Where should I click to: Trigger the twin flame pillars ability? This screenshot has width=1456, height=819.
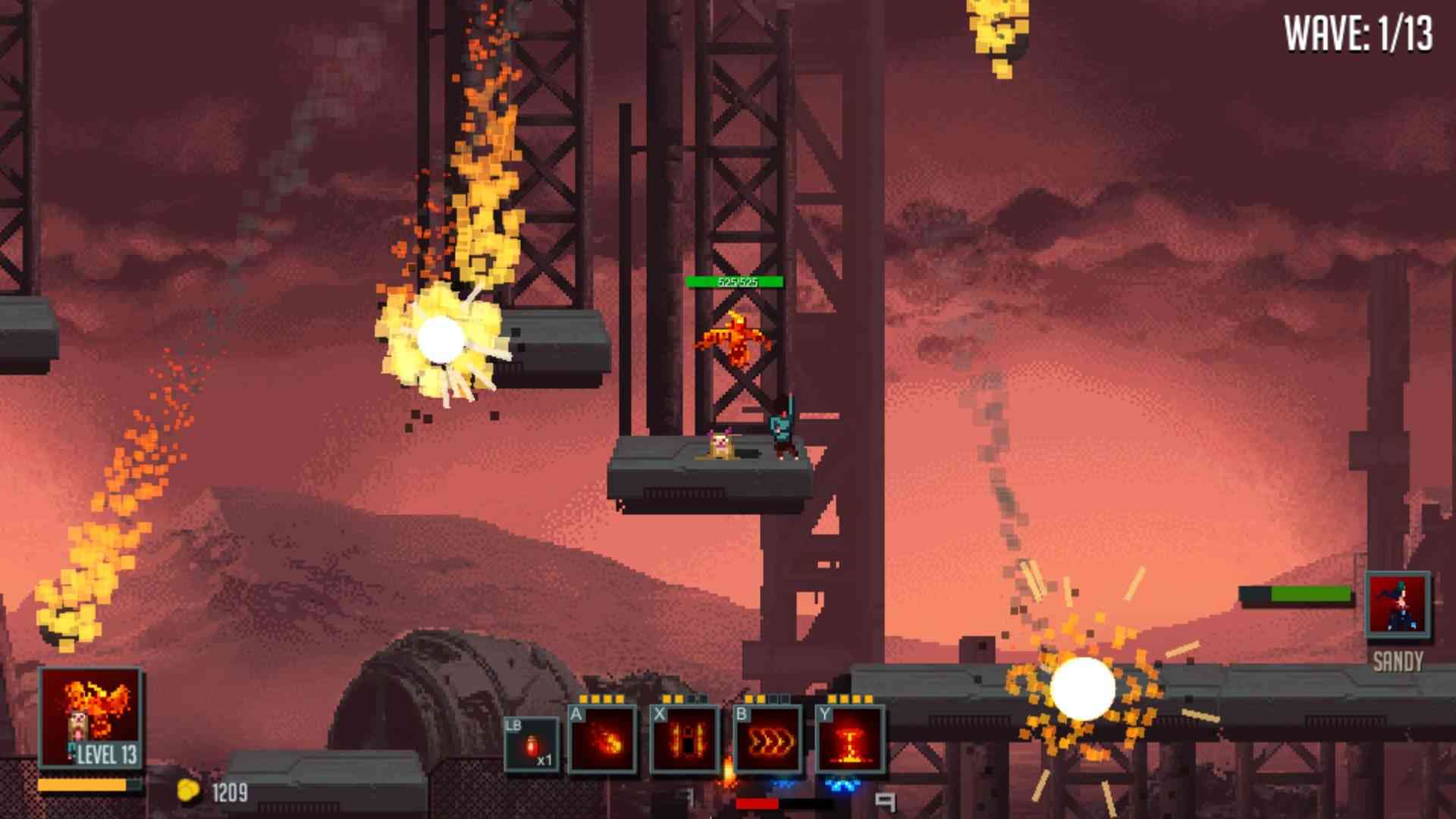(x=686, y=740)
